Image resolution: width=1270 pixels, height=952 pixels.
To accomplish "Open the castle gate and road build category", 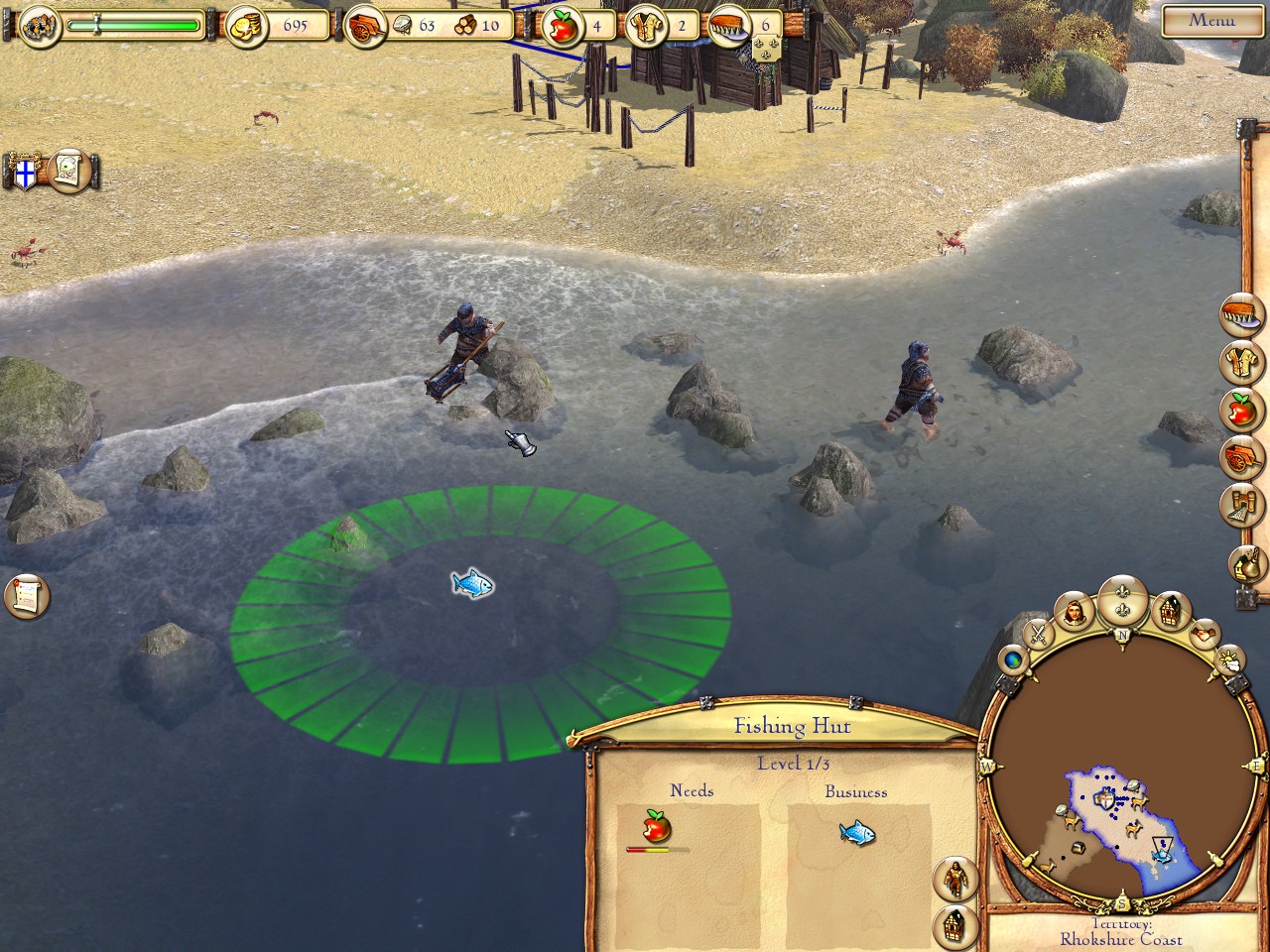I will (x=1242, y=504).
